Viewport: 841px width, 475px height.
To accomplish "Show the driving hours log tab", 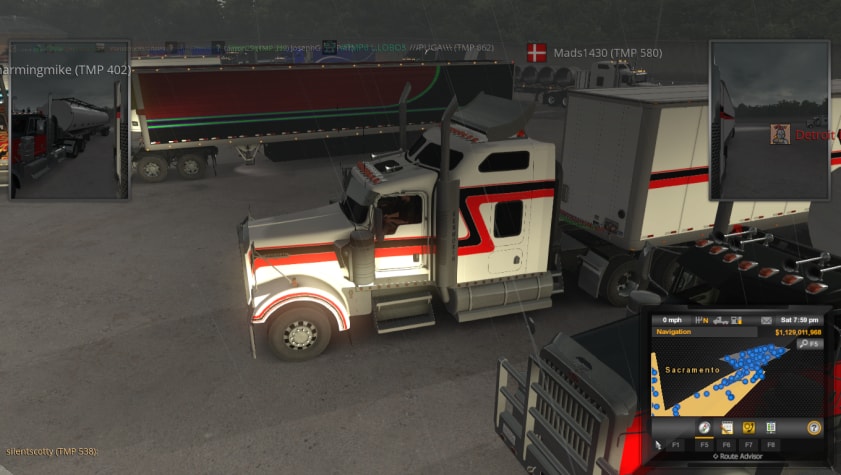I will [771, 427].
